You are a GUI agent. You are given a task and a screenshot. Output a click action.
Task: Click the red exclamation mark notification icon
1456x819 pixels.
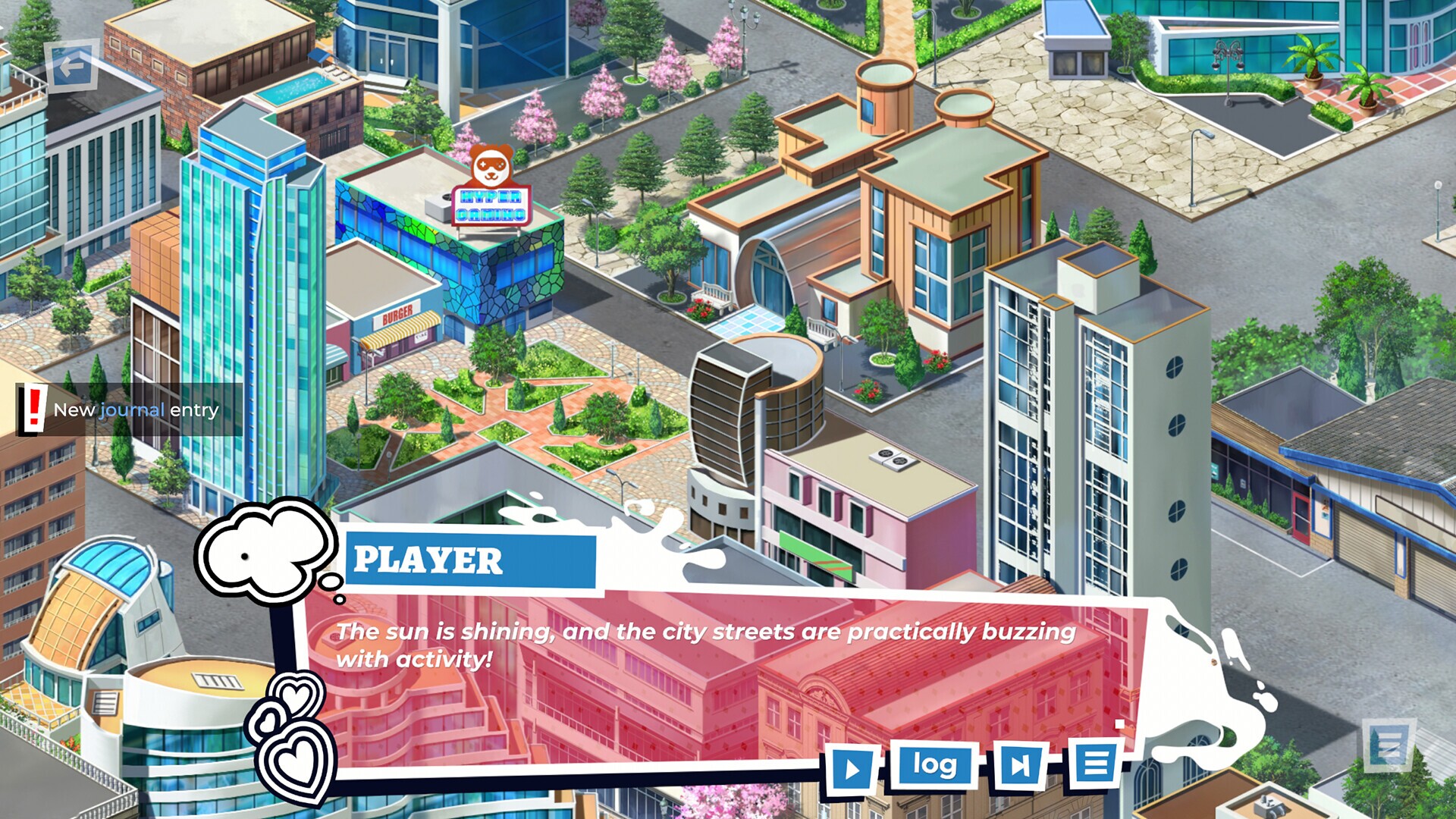pyautogui.click(x=33, y=412)
